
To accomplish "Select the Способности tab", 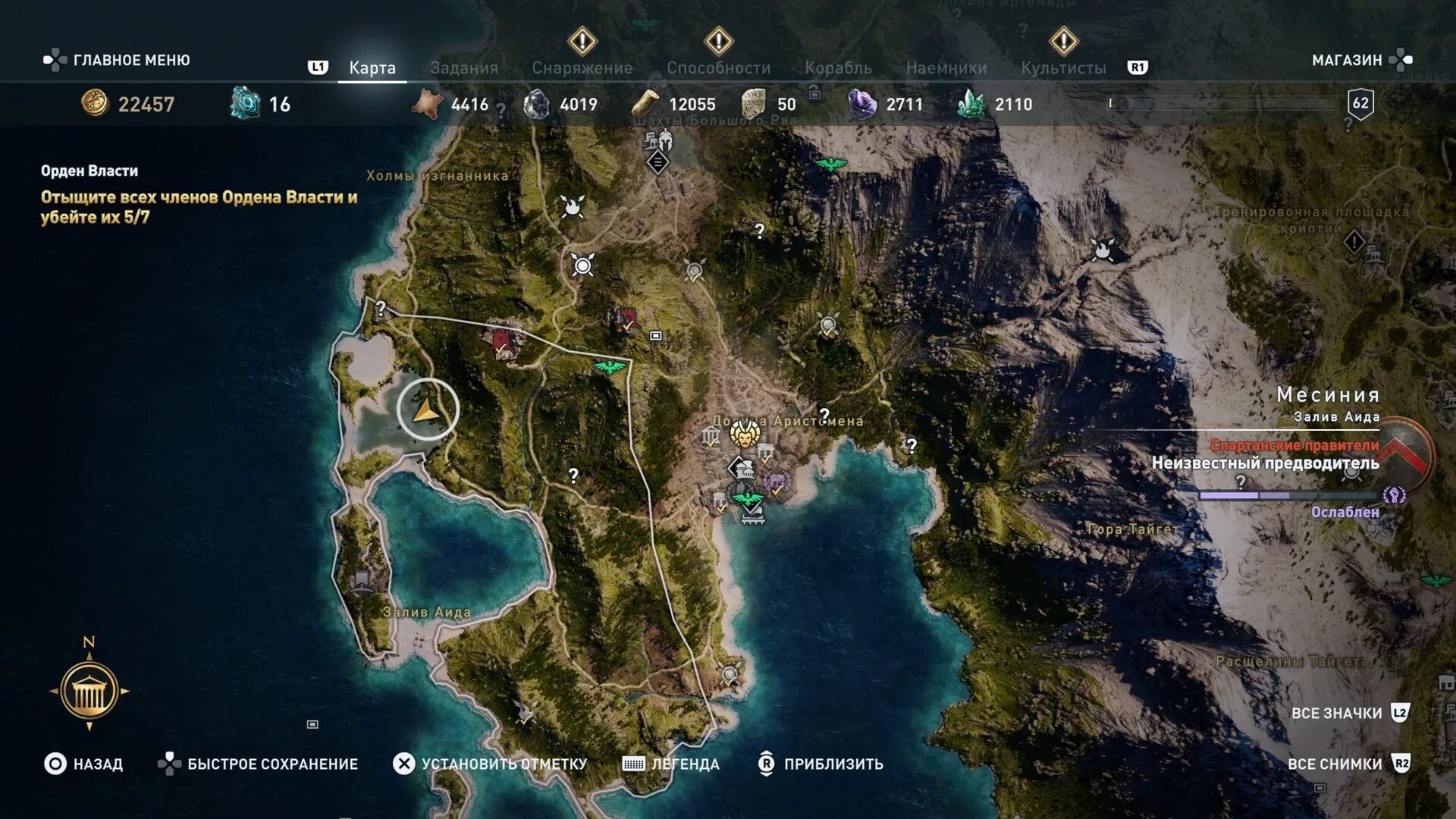I will pos(718,67).
